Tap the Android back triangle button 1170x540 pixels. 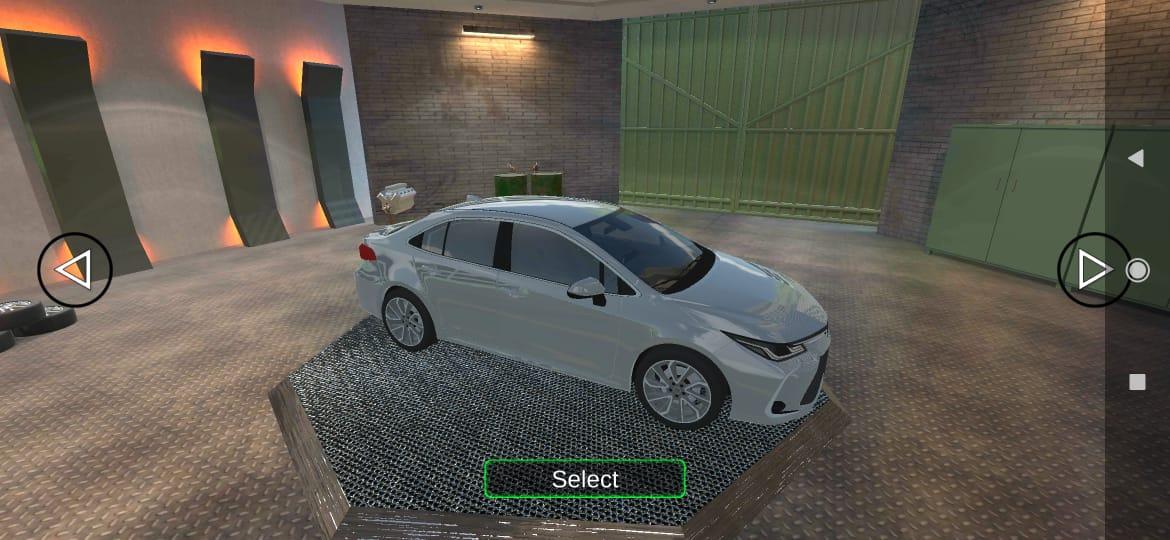(x=1136, y=158)
